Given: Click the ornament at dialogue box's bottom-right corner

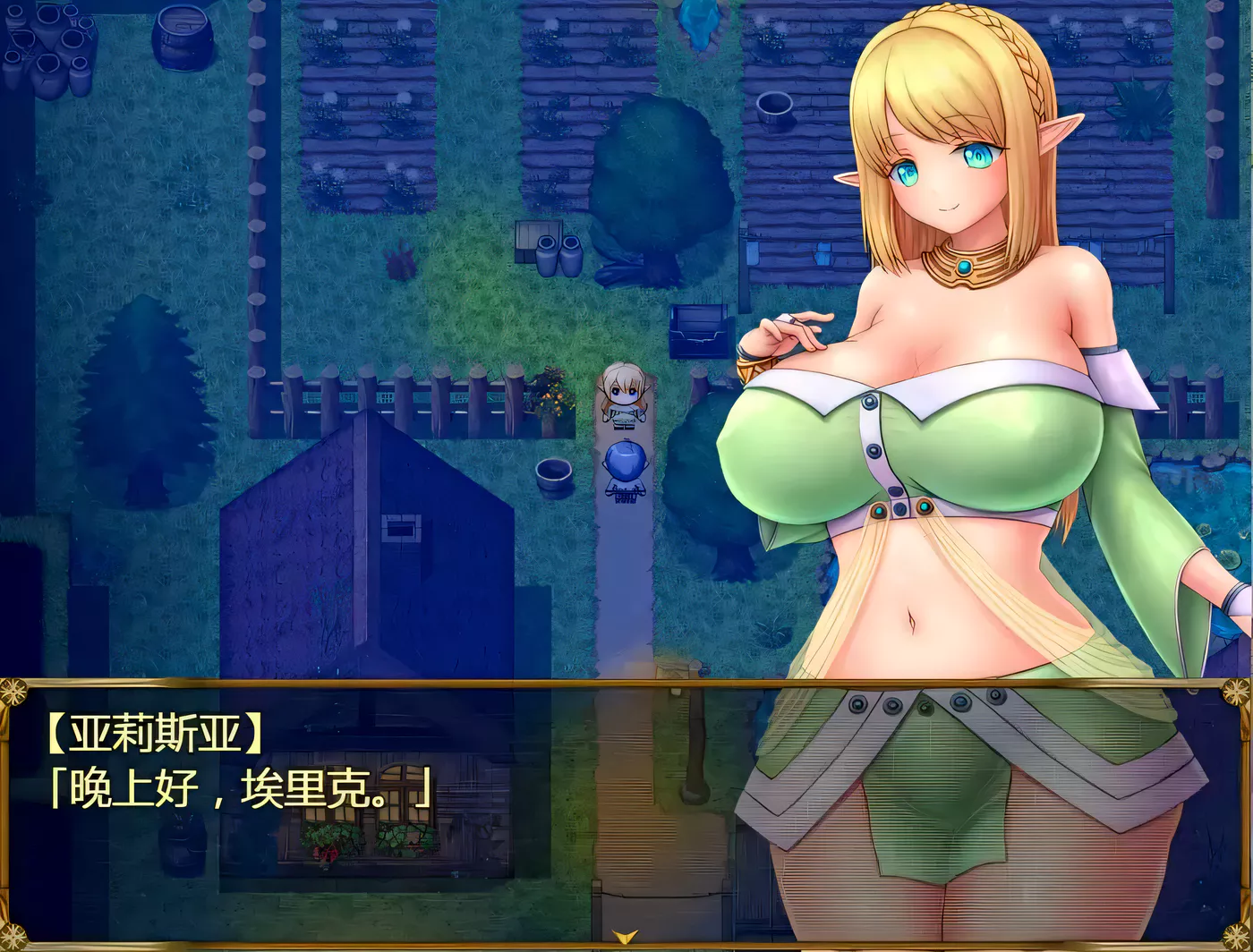Looking at the screenshot, I should pos(1237,938).
